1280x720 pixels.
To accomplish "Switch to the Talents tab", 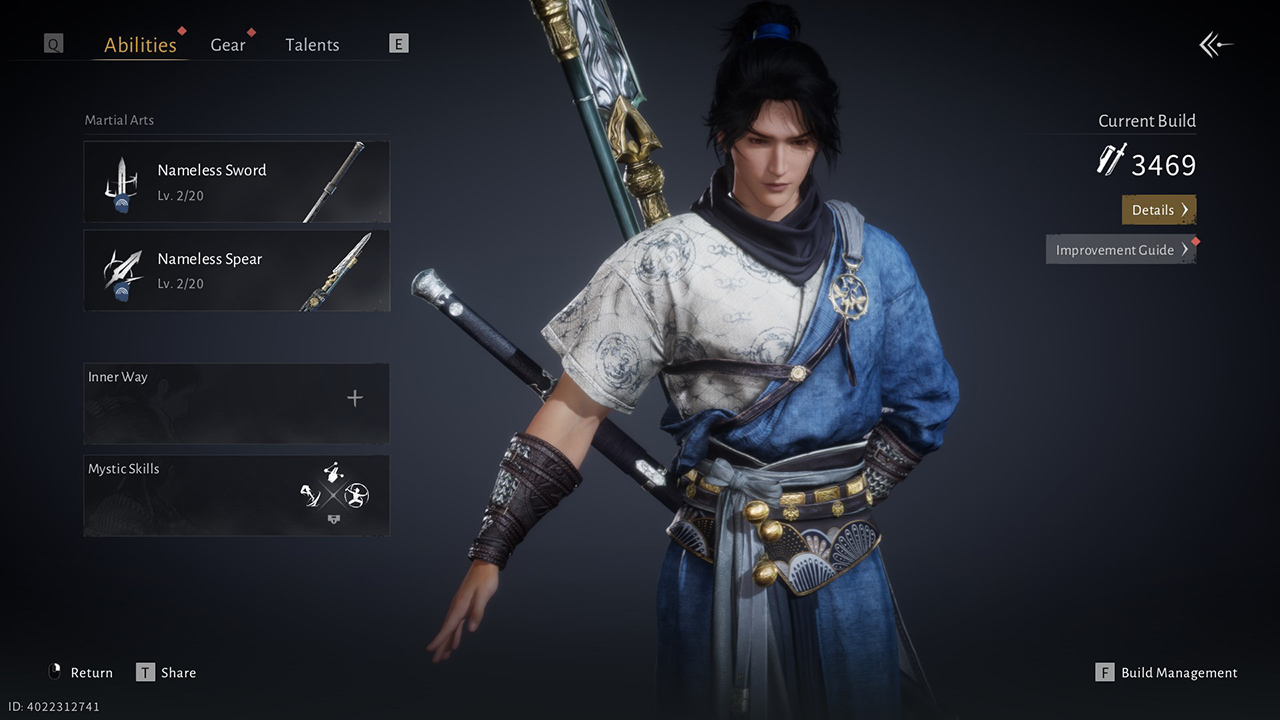I will pos(312,44).
